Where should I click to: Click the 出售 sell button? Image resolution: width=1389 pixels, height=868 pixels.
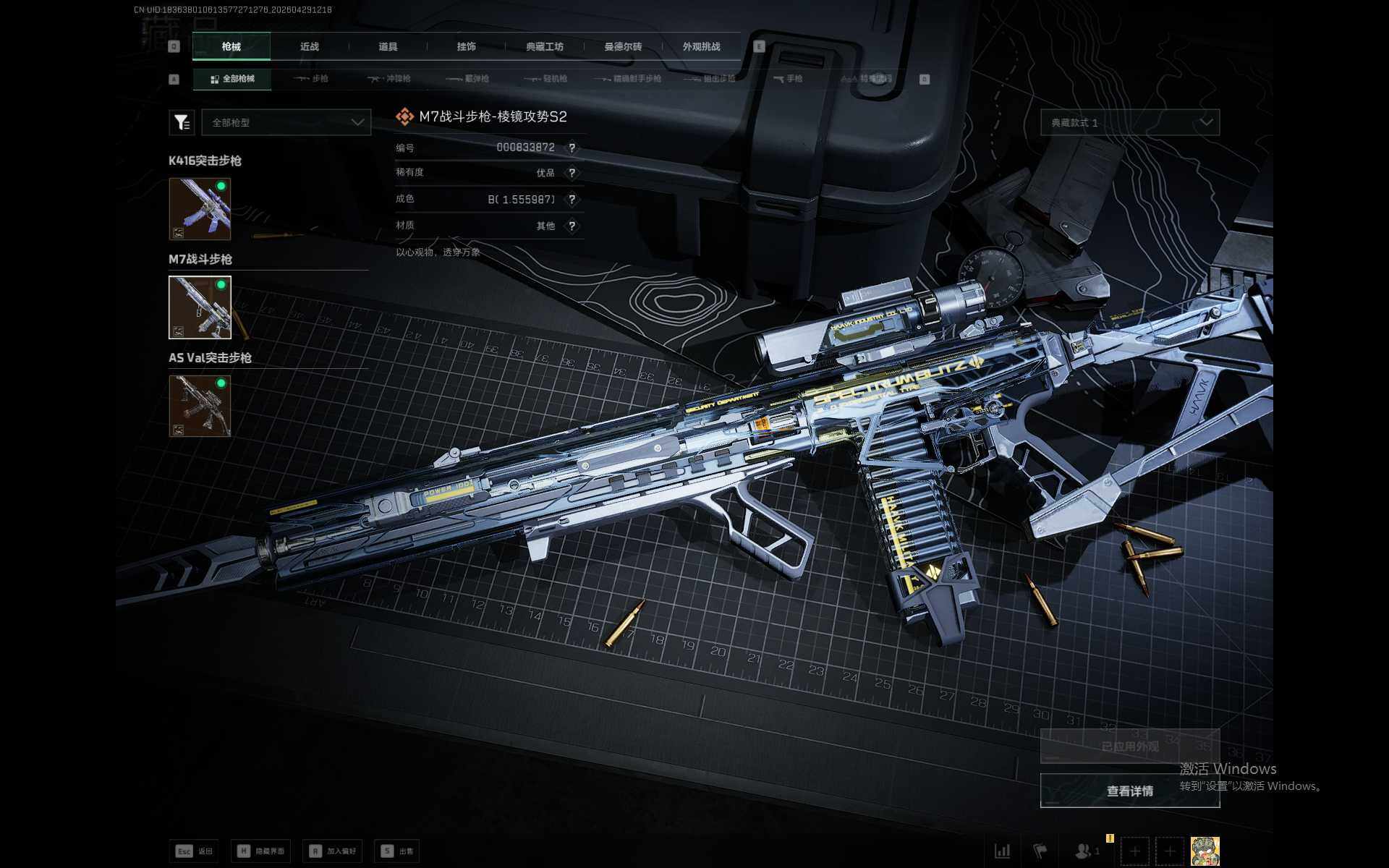398,851
